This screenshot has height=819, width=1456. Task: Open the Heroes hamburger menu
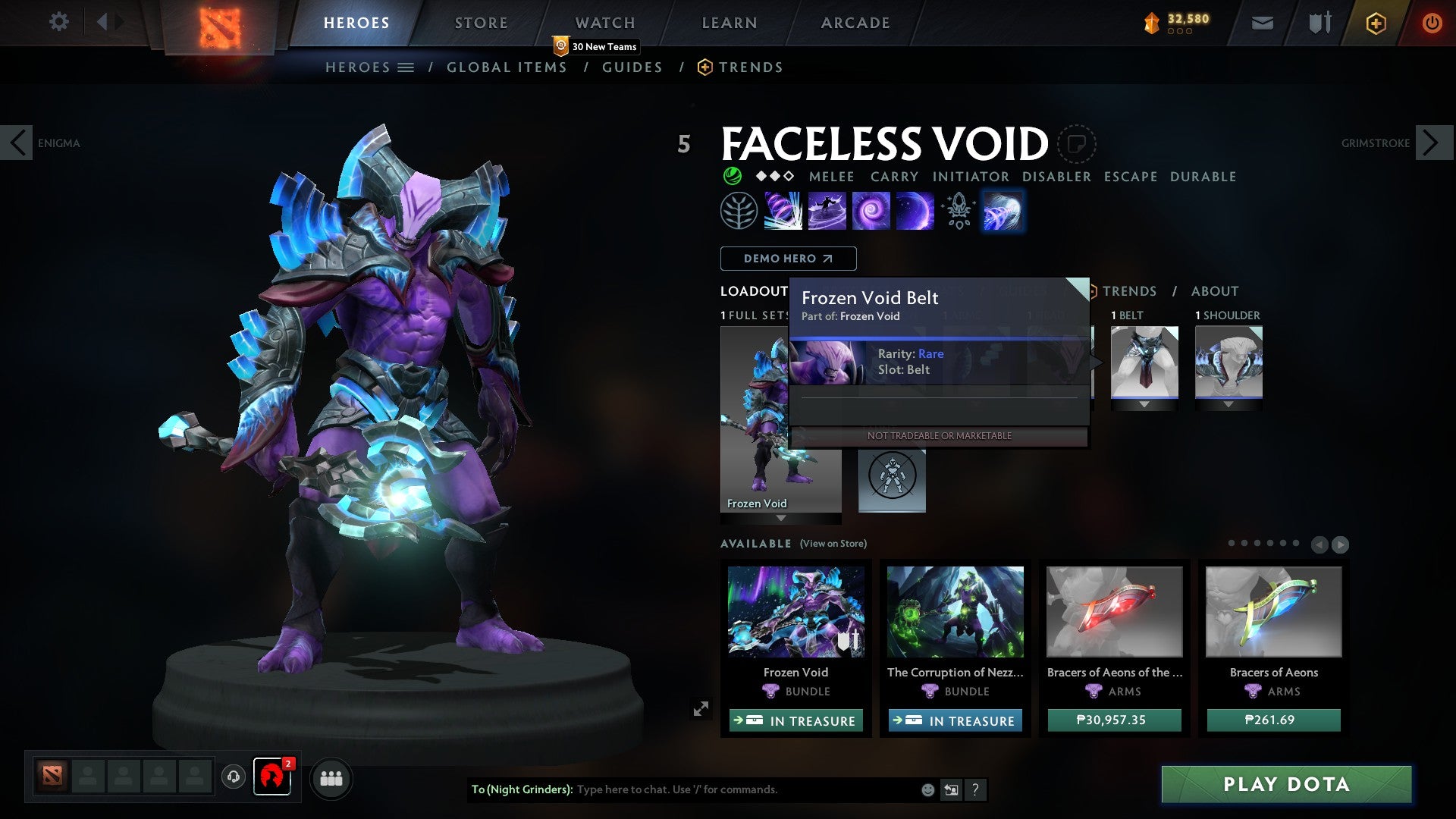click(407, 67)
